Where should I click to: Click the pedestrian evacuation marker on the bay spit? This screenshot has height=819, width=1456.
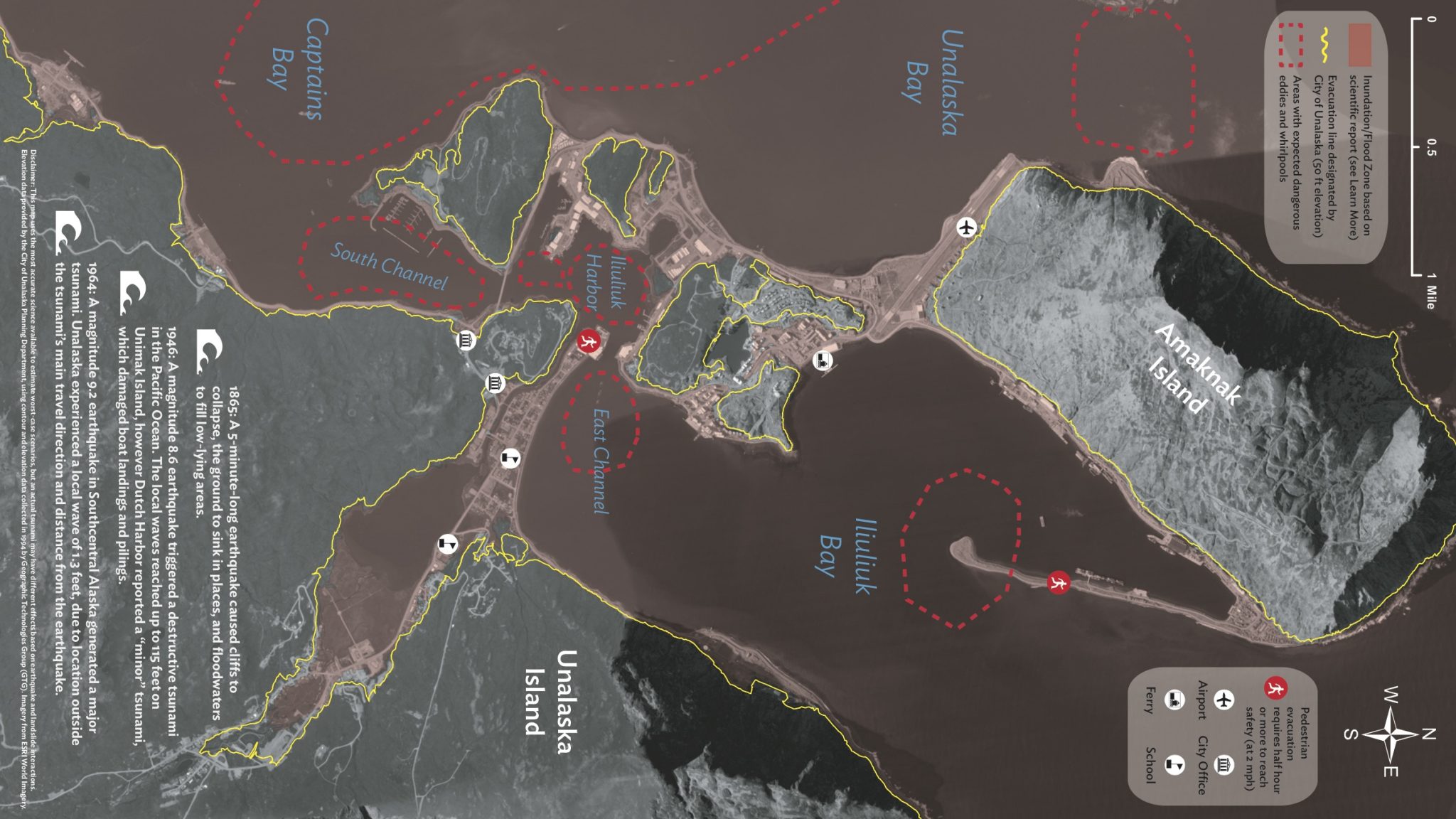click(x=1059, y=584)
